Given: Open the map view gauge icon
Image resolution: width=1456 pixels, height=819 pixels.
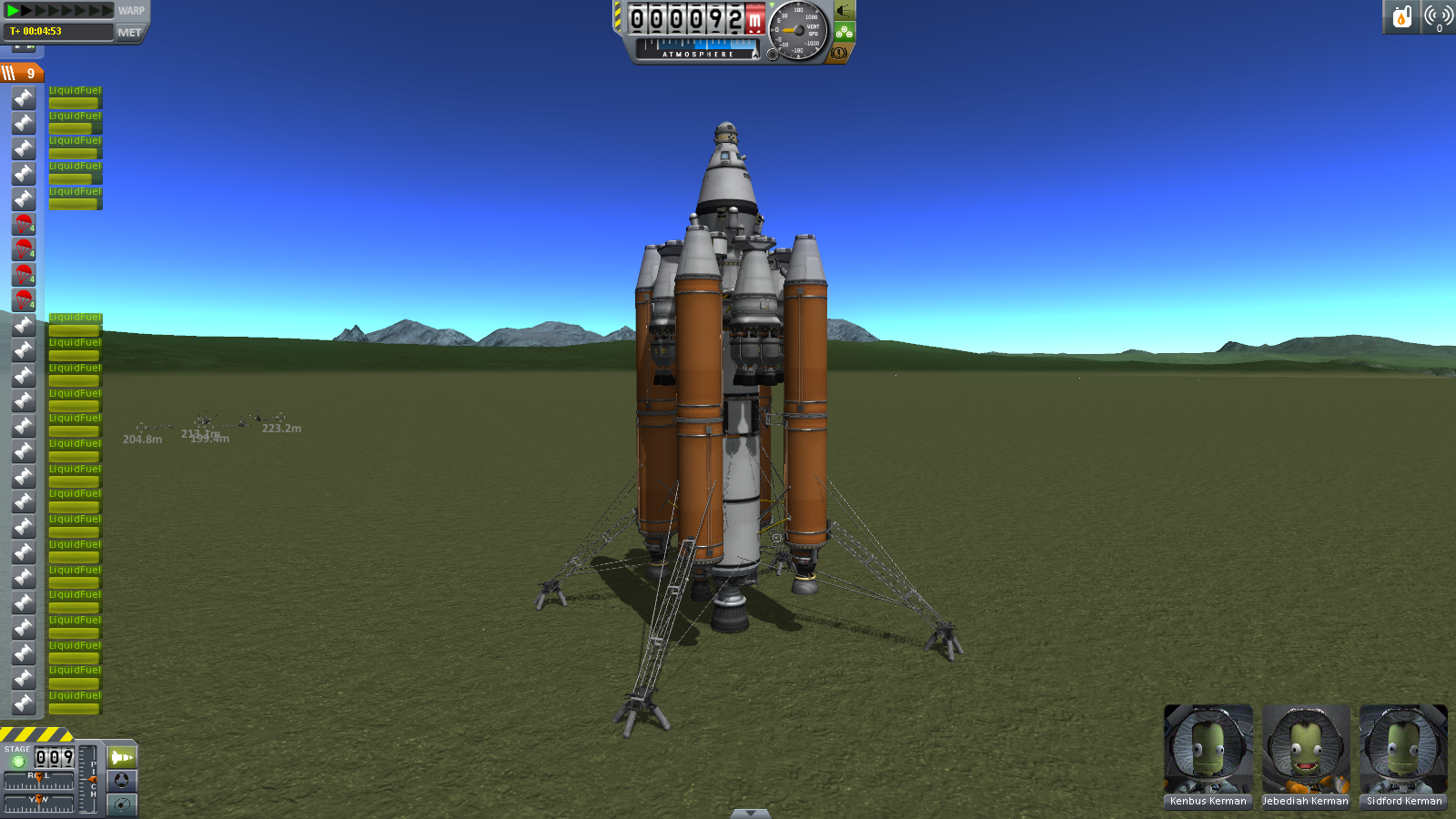Looking at the screenshot, I should [122, 804].
